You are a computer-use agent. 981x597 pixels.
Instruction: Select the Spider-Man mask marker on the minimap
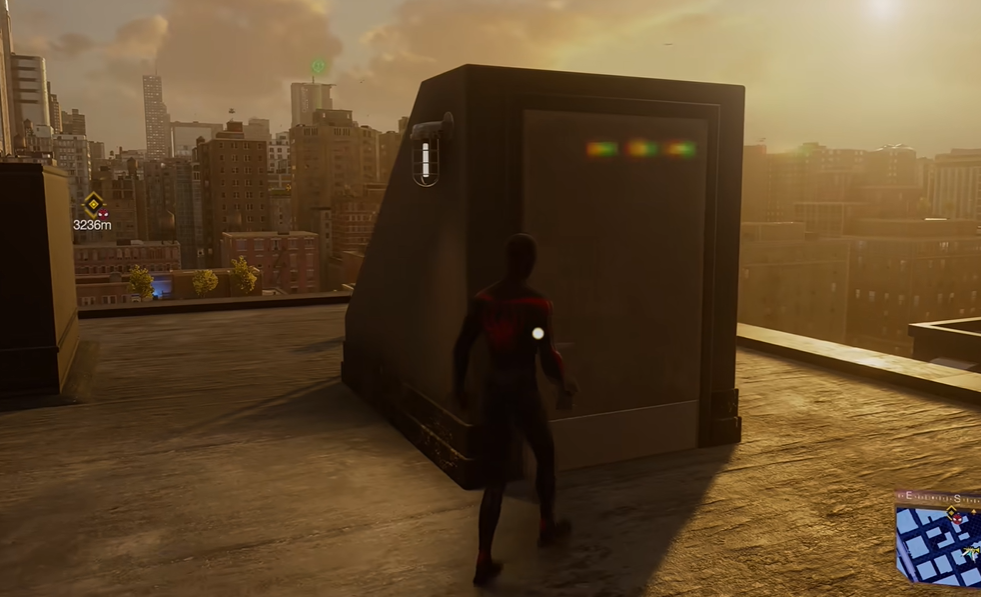(956, 518)
